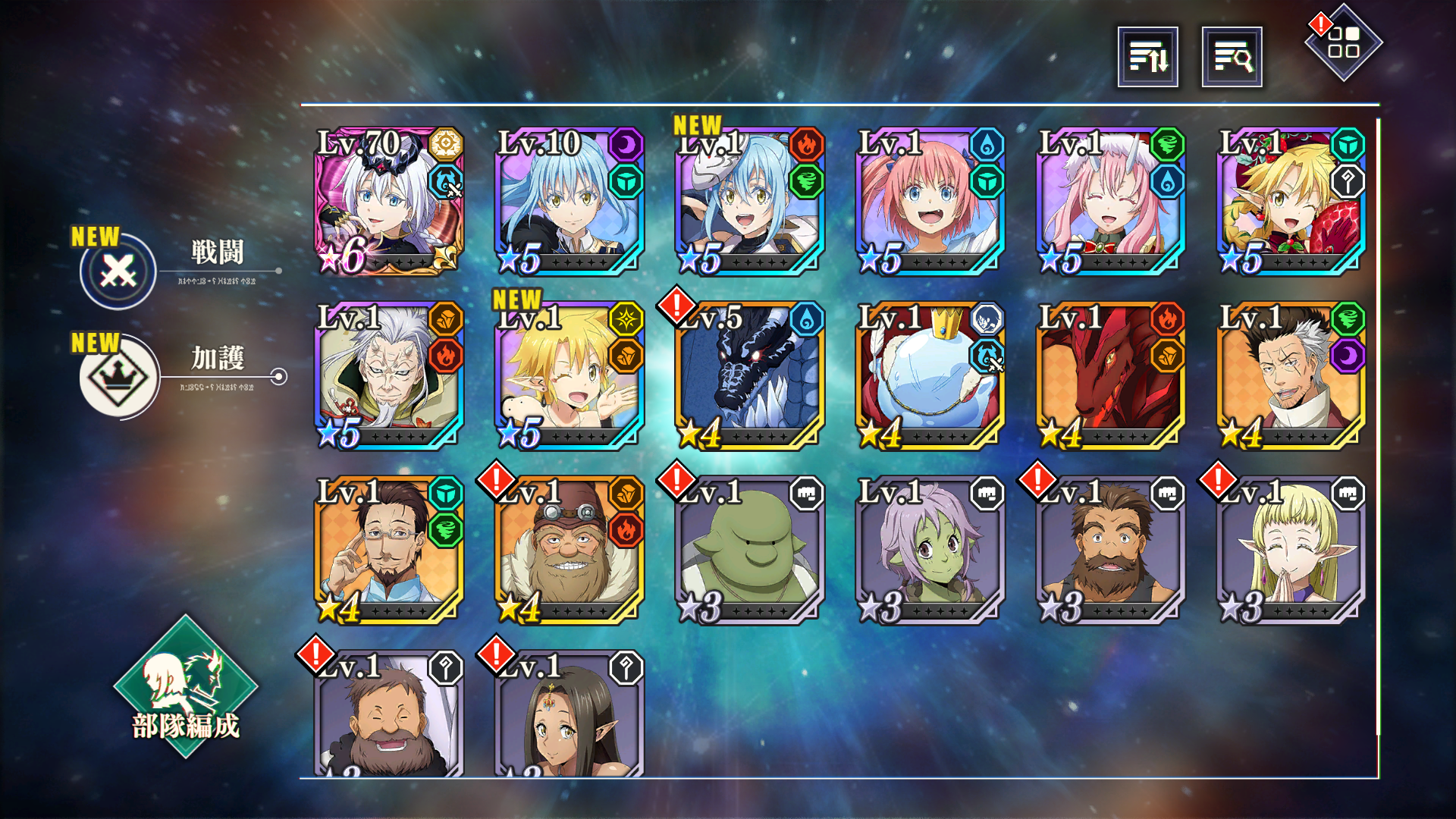Choose the green ogre three-star card
This screenshot has width=1456, height=819.
(x=749, y=551)
